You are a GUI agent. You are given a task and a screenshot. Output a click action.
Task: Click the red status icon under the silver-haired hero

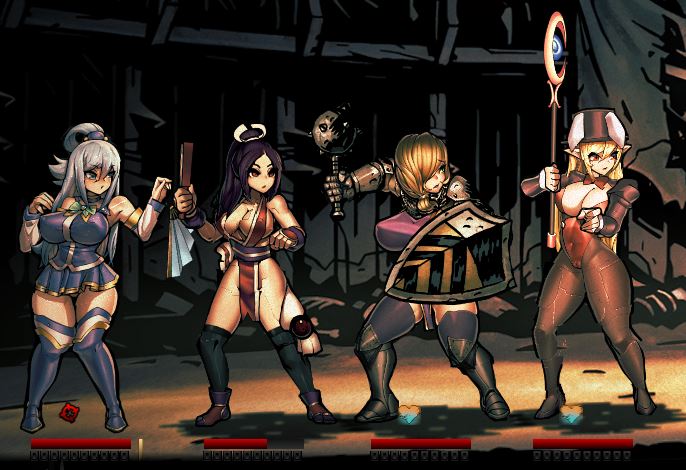[x=71, y=411]
